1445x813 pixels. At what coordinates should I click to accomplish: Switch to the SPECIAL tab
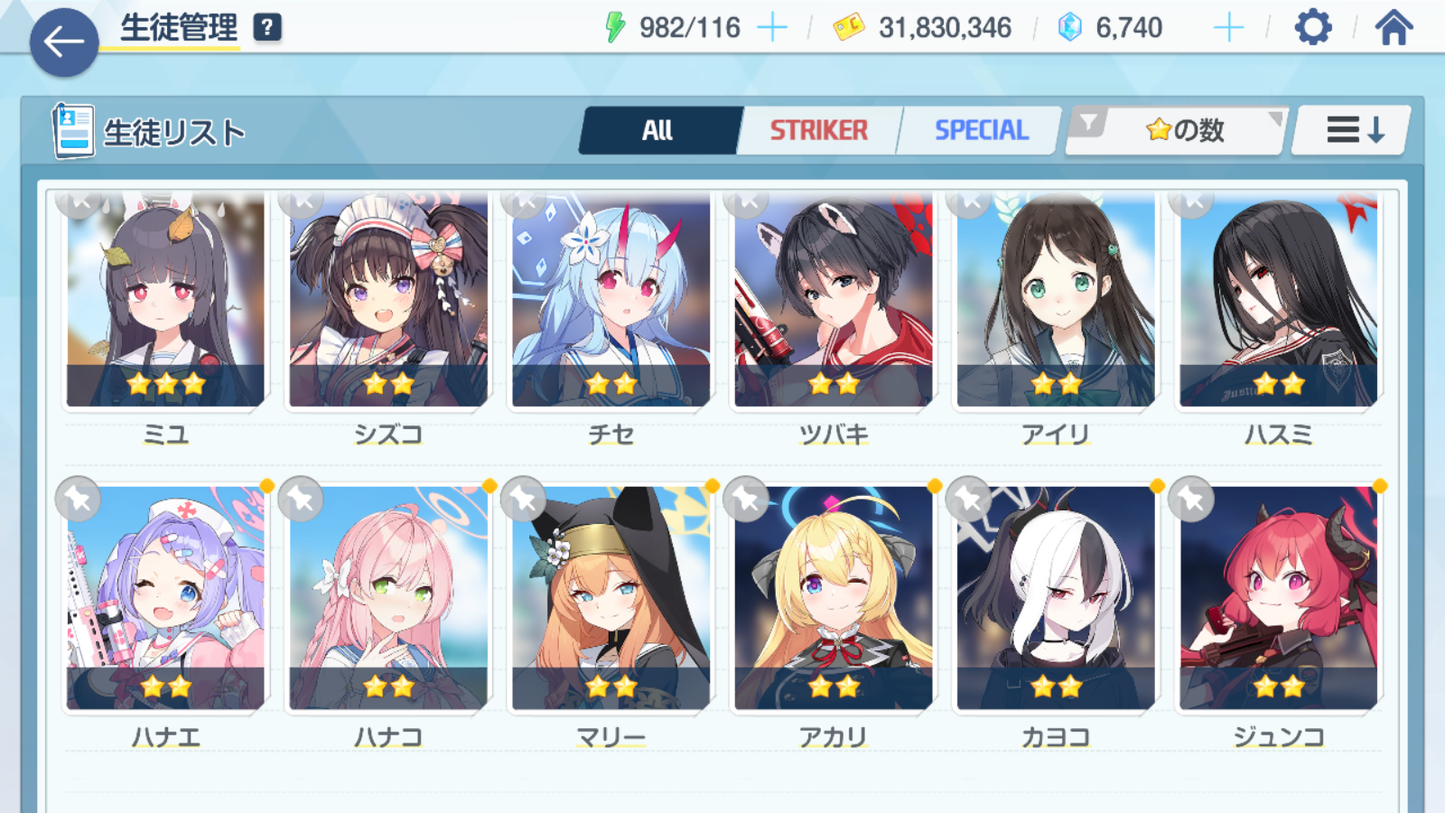coord(980,131)
